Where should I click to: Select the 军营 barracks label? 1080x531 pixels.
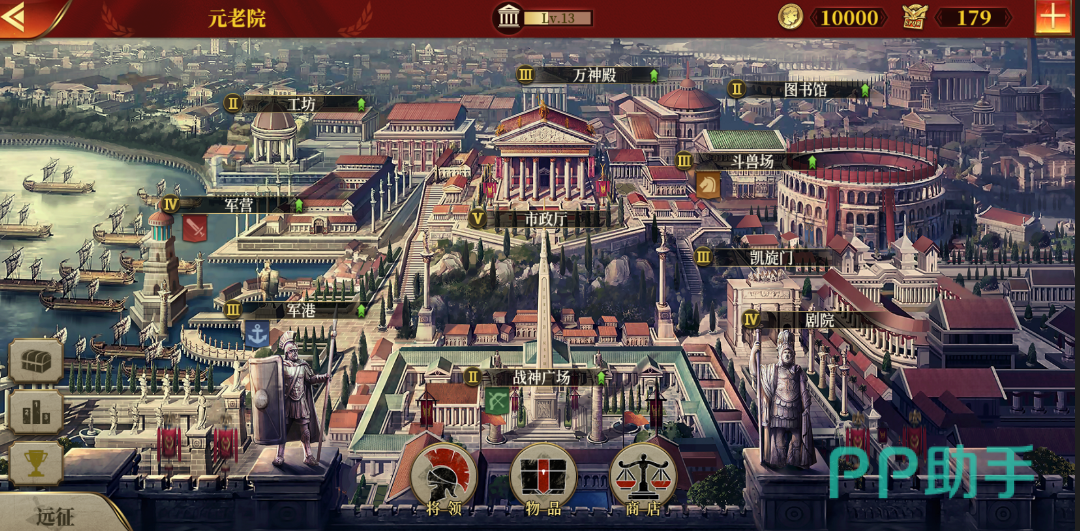tap(238, 204)
